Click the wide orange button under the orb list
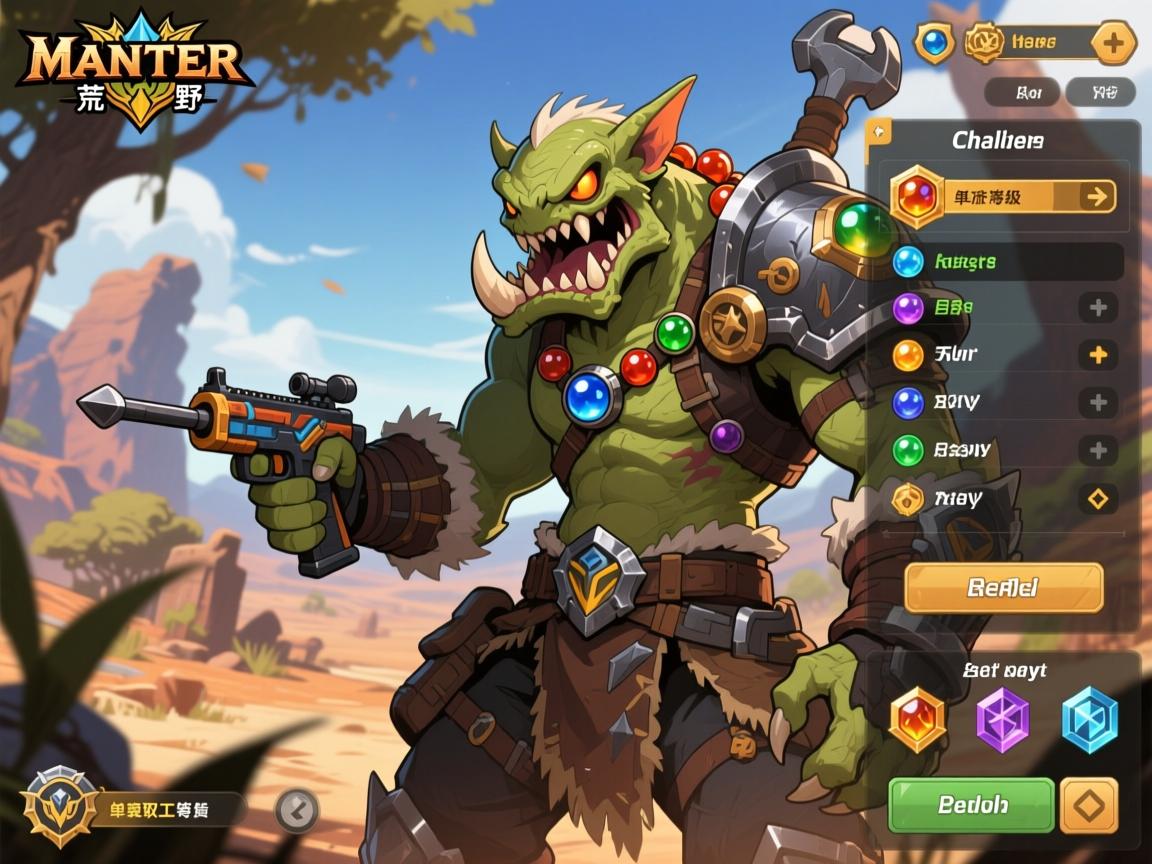The width and height of the screenshot is (1152, 864). tap(1003, 587)
